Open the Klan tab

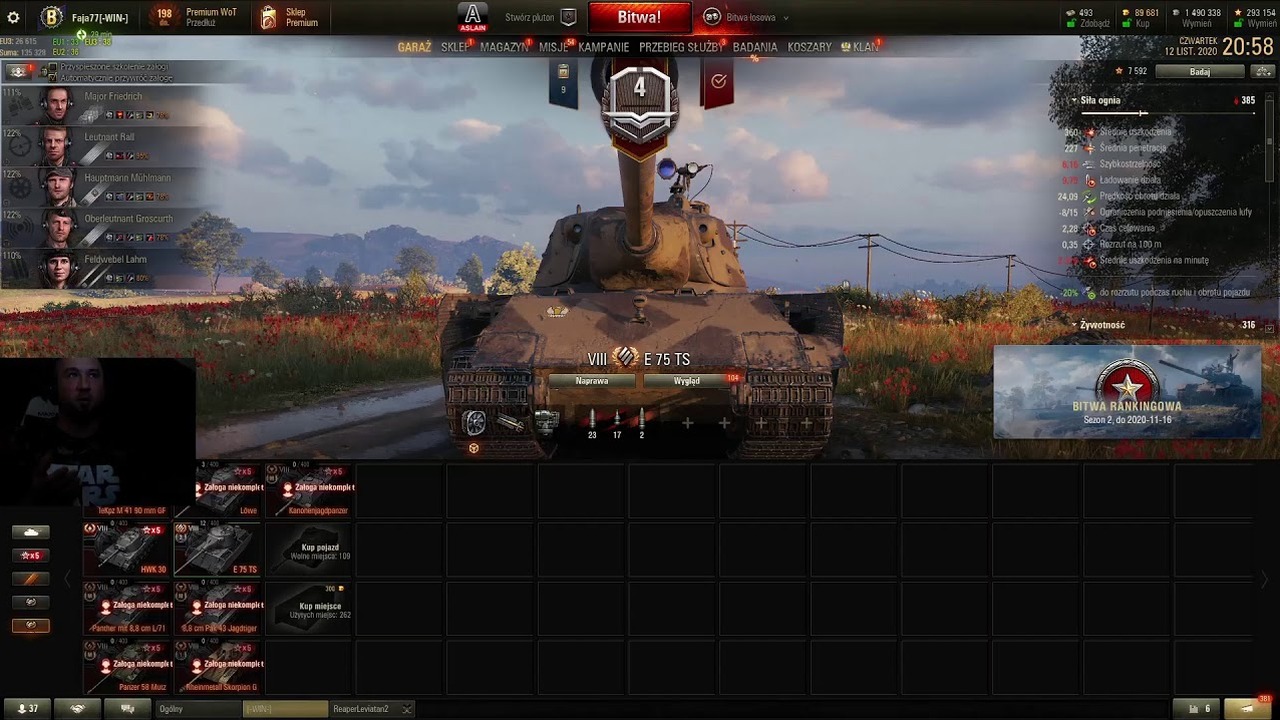tap(864, 47)
